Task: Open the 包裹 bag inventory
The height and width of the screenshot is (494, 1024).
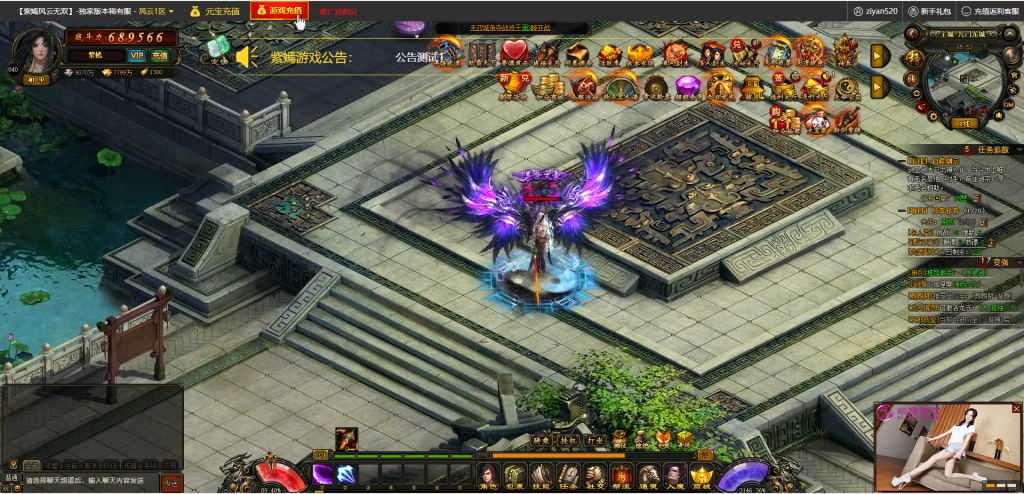Action: [x=516, y=475]
